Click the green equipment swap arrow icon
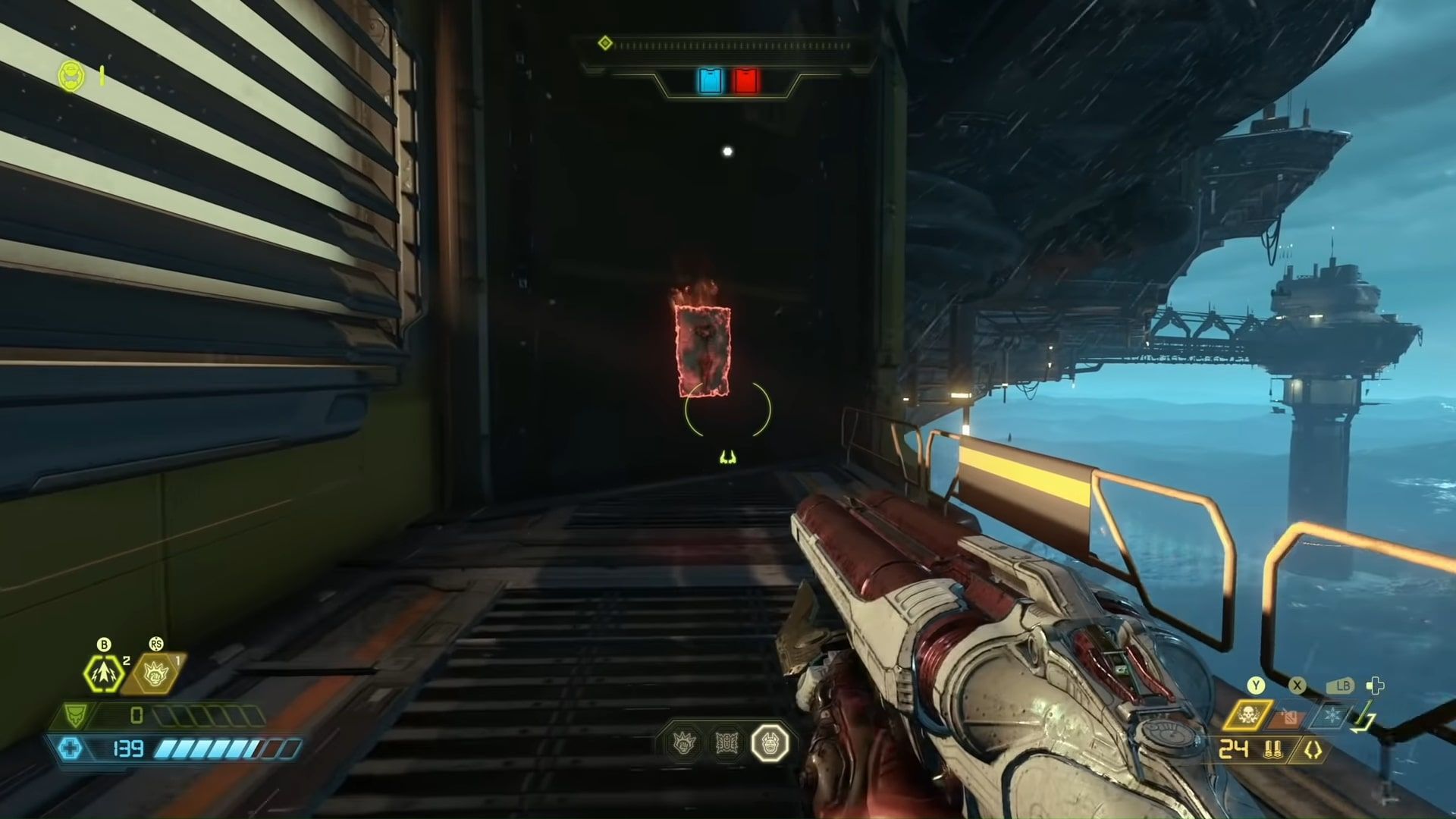Viewport: 1456px width, 819px height. click(x=1364, y=718)
